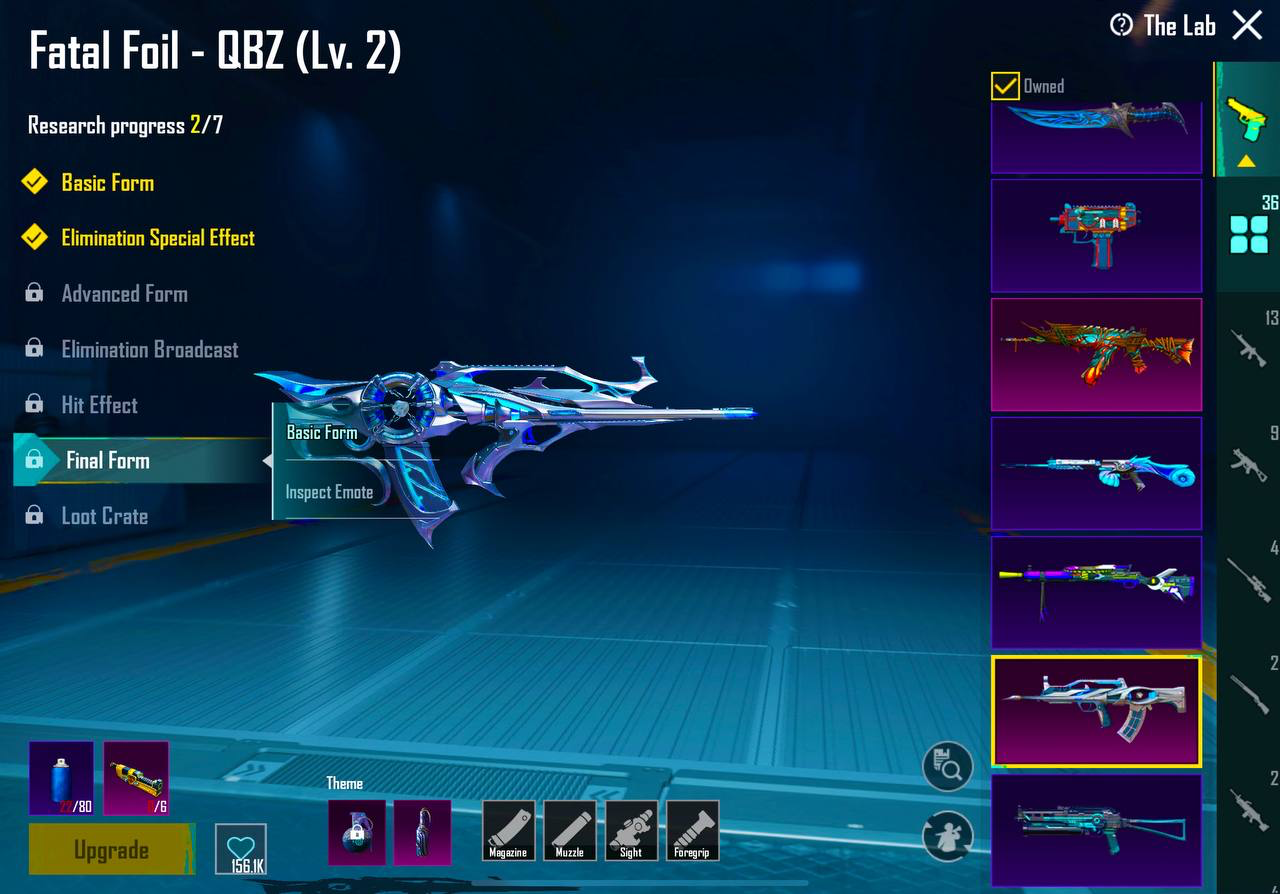This screenshot has height=894, width=1280.
Task: Open the preview search tool icon
Action: [946, 765]
